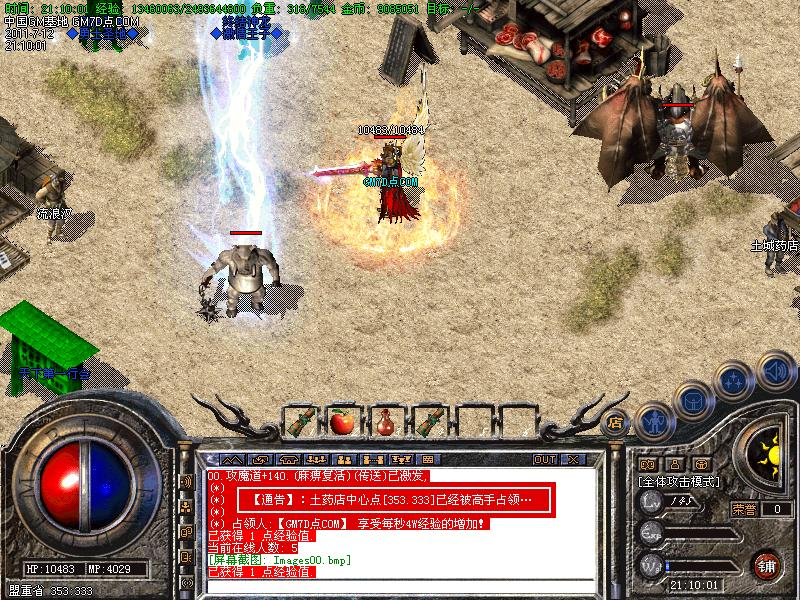Toggle the sound-wave chat filter on left
This screenshot has height=600, width=800.
coord(186,481)
